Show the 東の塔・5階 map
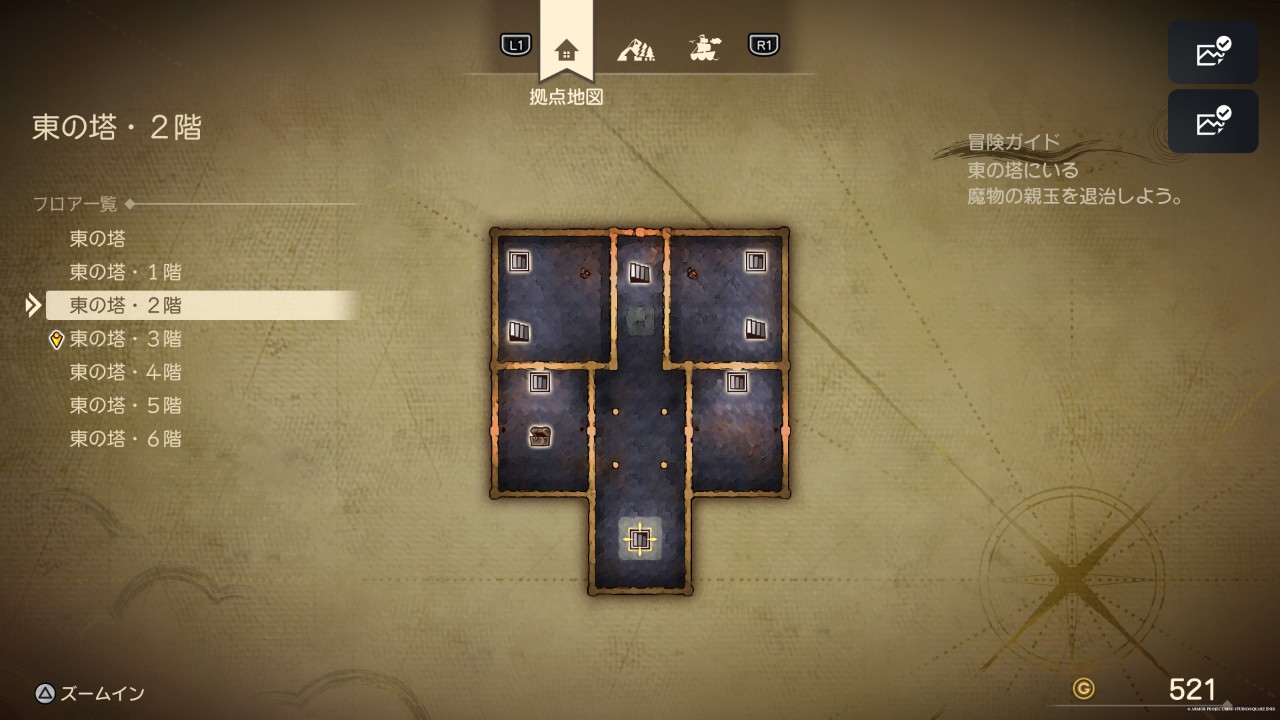Image resolution: width=1280 pixels, height=720 pixels. pos(125,405)
